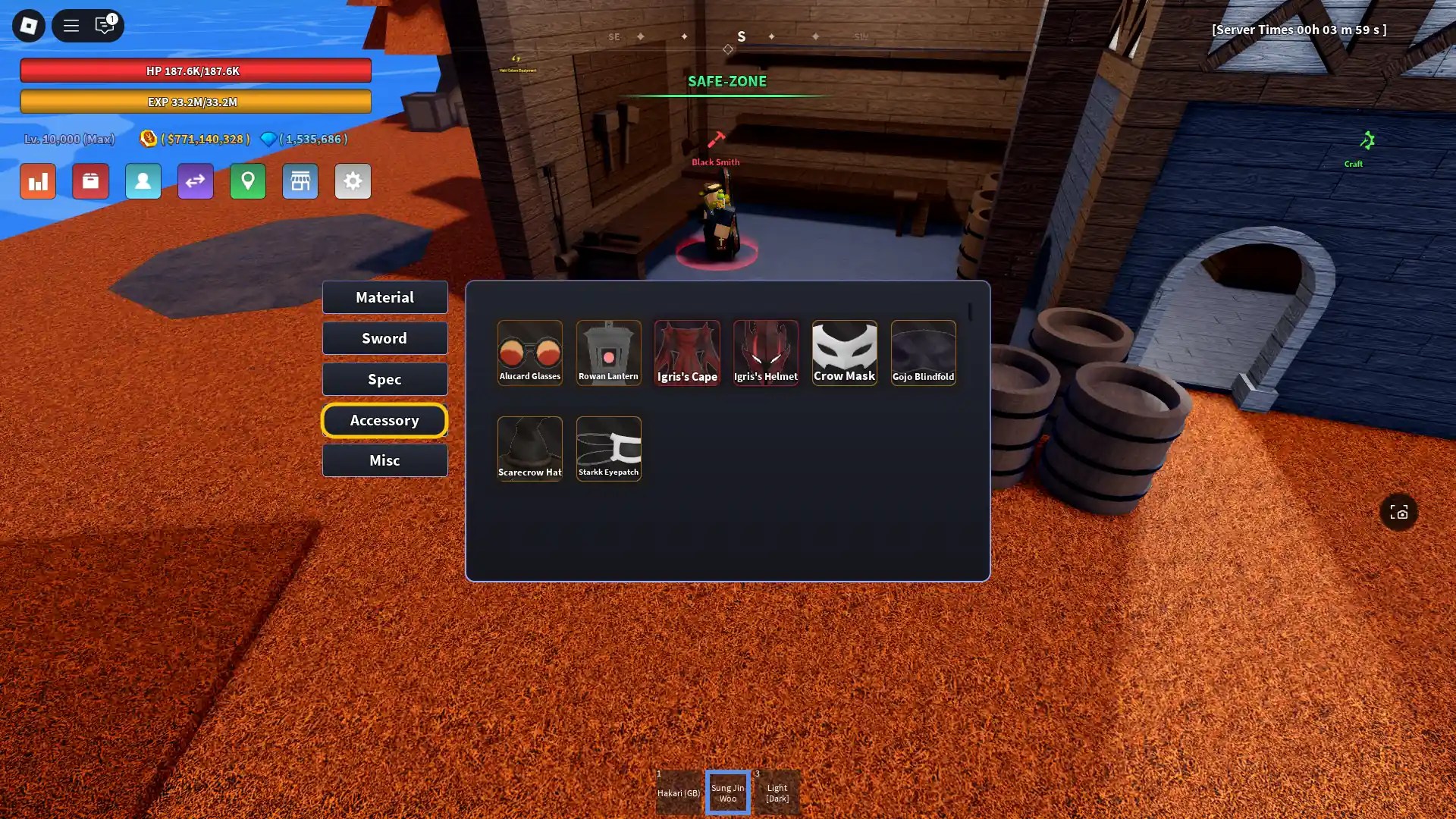Open the shop storefront icon

click(x=300, y=181)
